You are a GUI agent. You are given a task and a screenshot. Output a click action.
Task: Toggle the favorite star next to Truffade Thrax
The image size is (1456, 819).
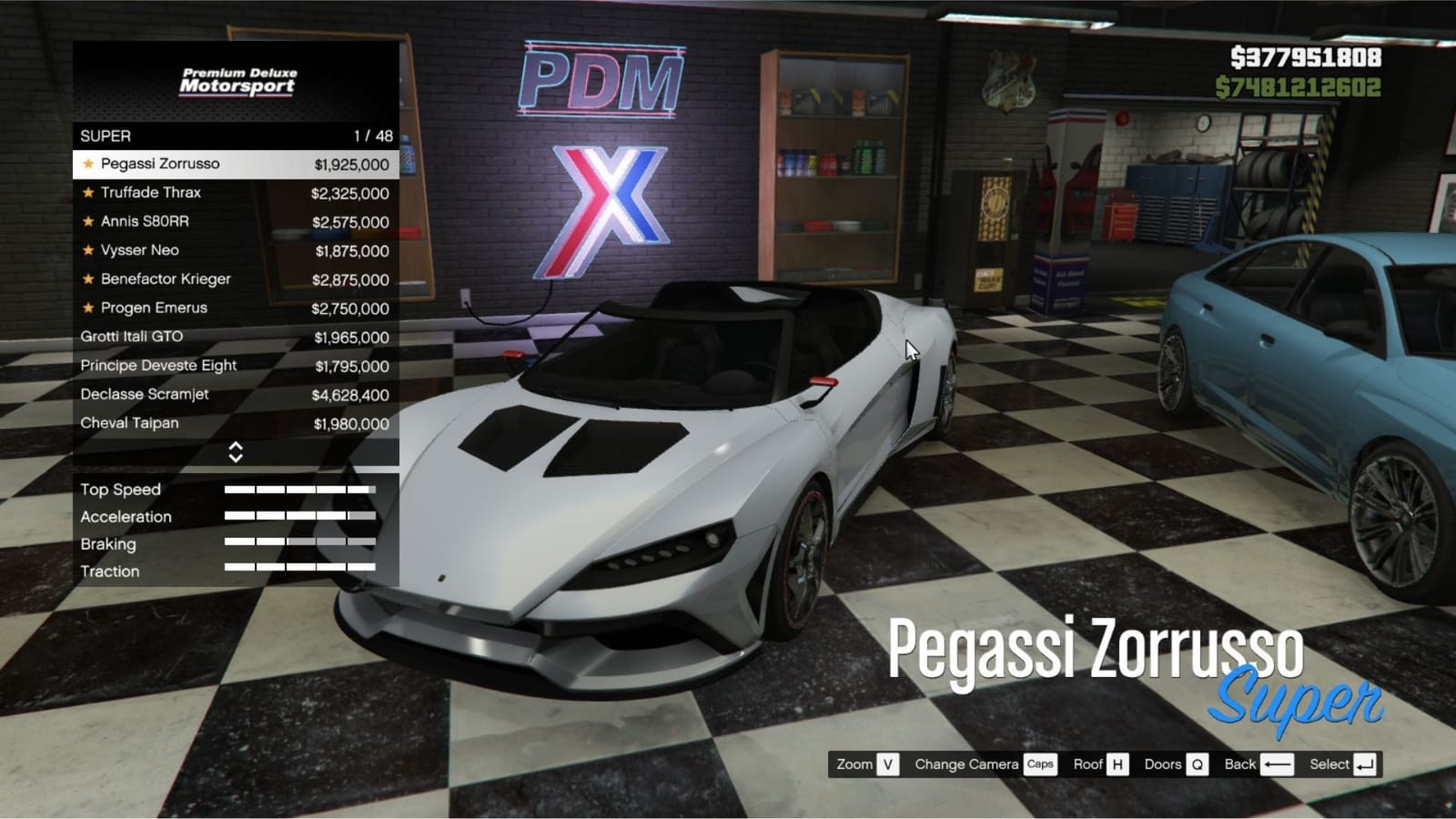(86, 193)
